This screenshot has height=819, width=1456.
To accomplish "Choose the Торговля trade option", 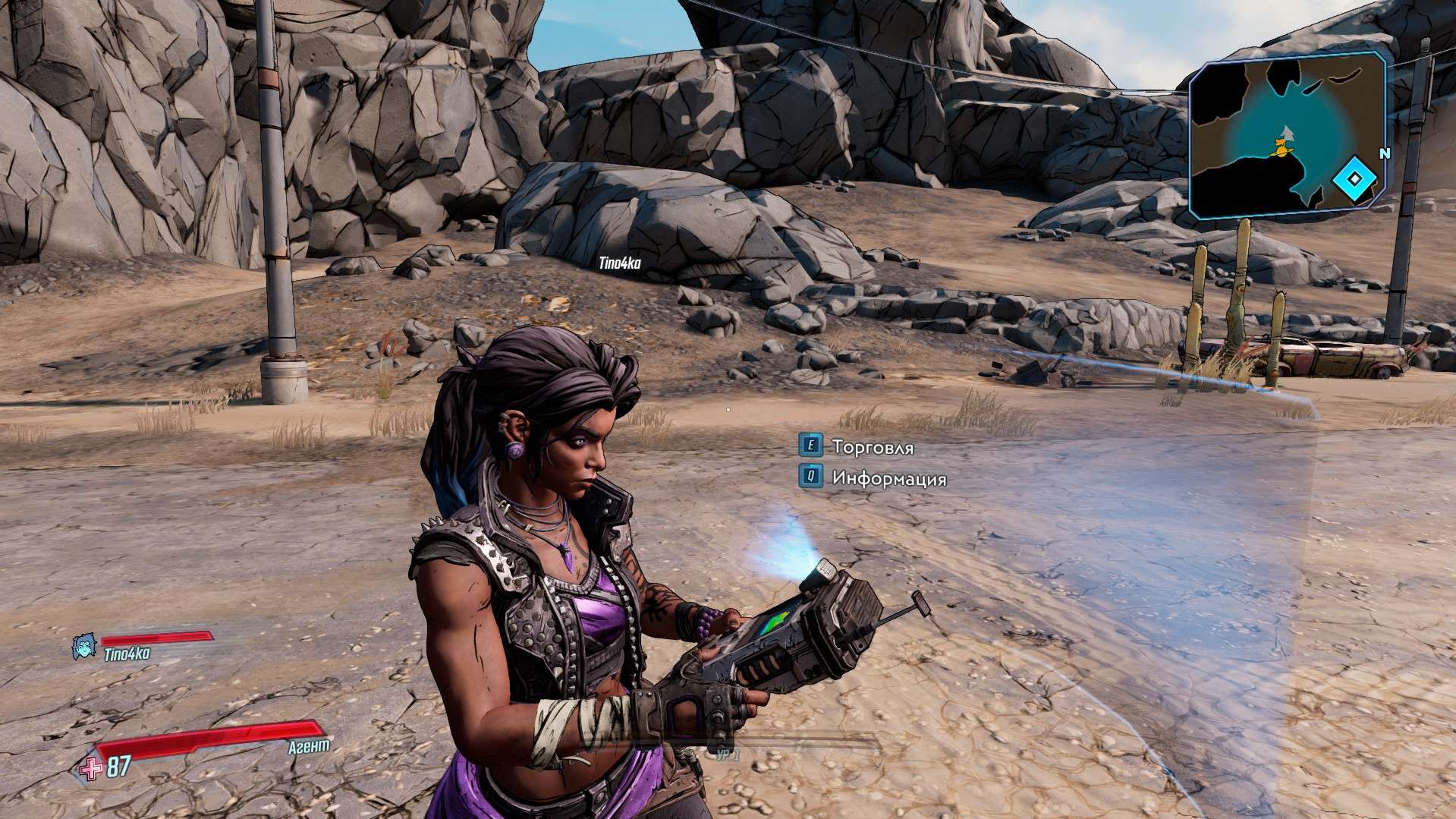I will tap(873, 447).
